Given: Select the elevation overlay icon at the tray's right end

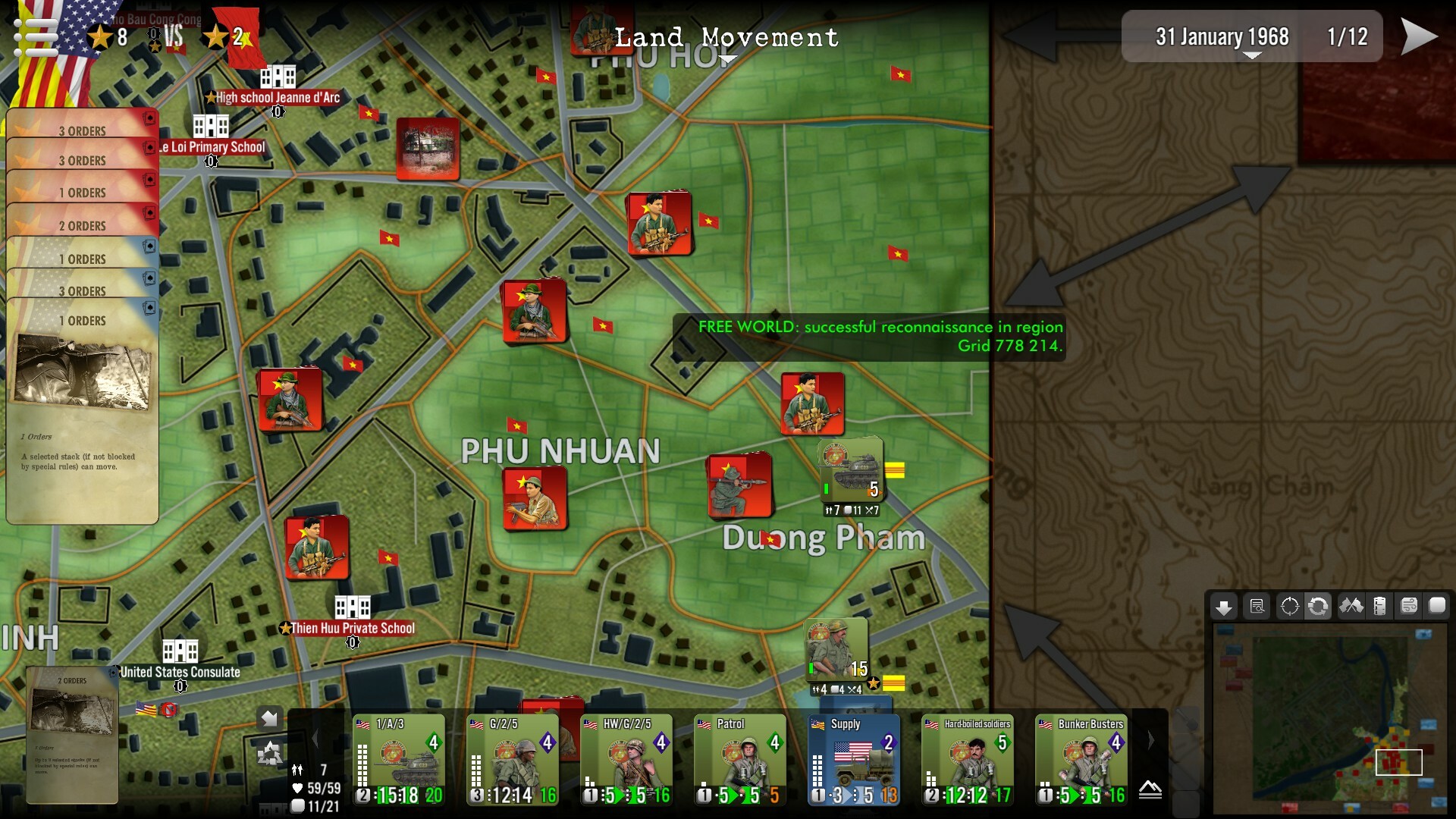Looking at the screenshot, I should pyautogui.click(x=1150, y=791).
